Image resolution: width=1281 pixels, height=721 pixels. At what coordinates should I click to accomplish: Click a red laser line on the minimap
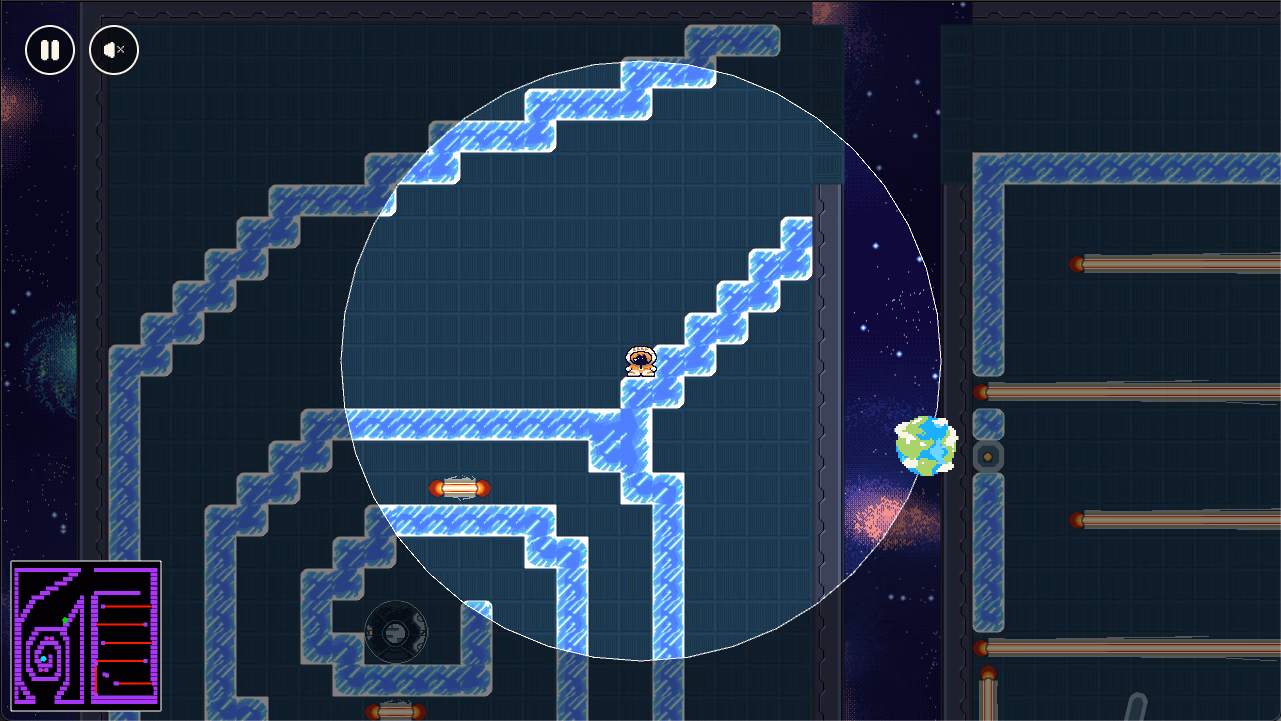(126, 606)
